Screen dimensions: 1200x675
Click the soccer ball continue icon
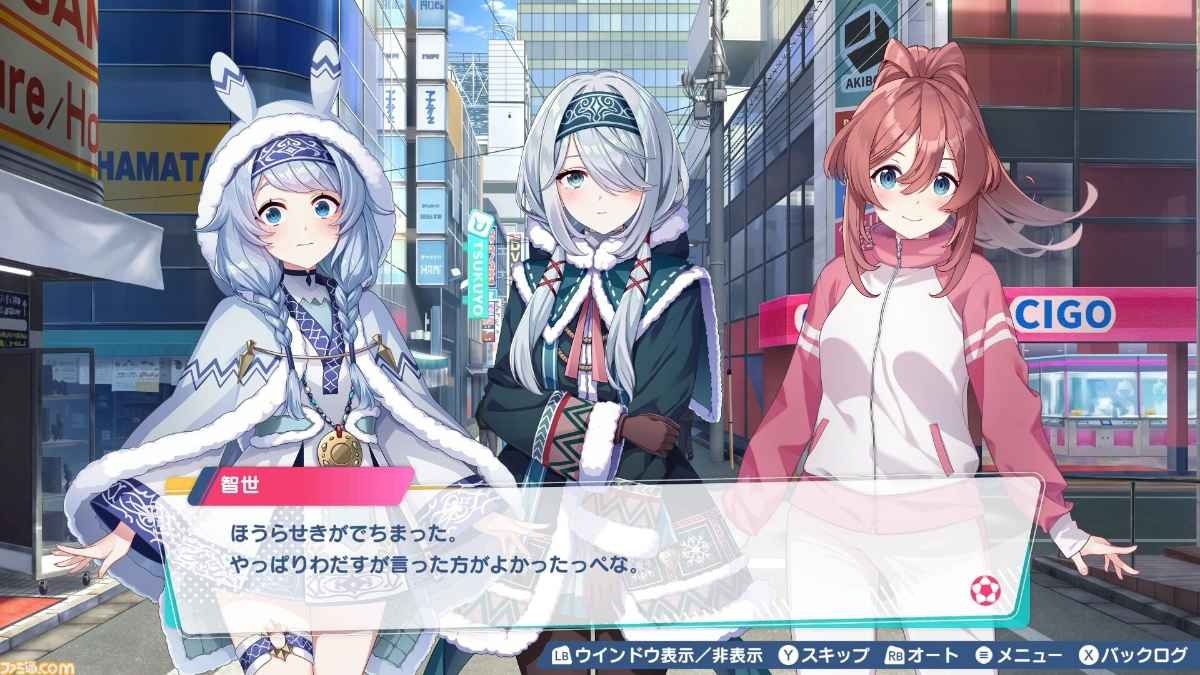[x=984, y=591]
